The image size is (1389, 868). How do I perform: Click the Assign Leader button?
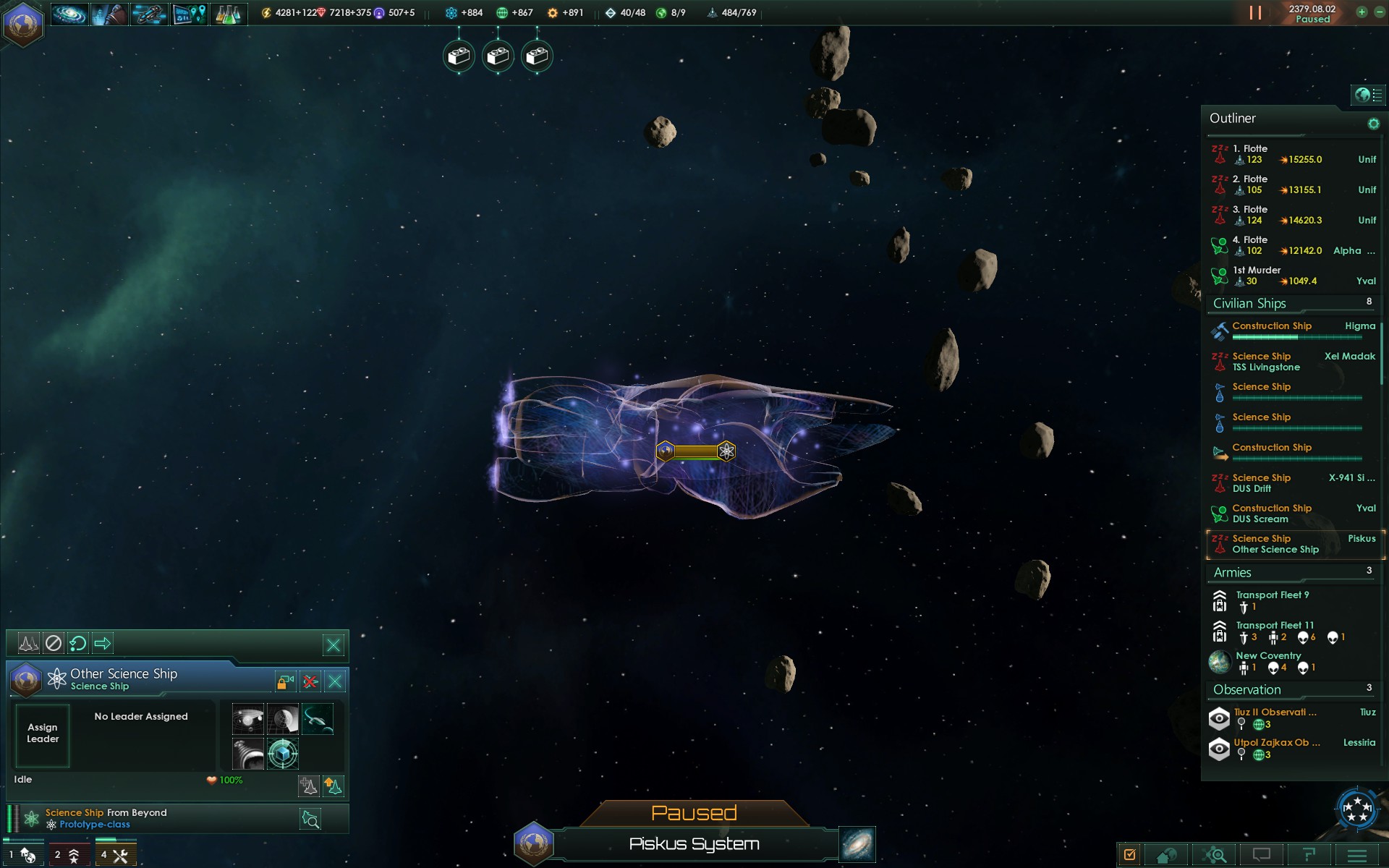43,733
